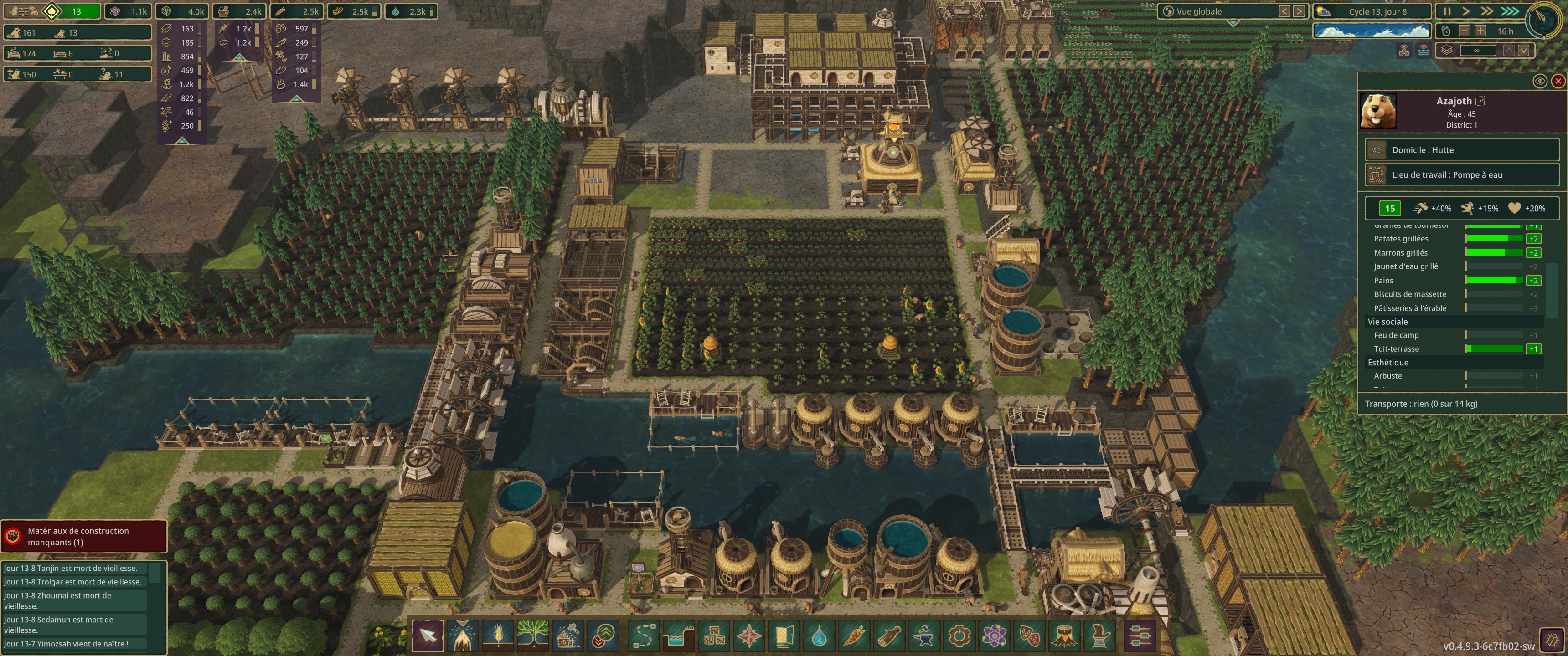Switch to next district view arrow
1568x656 pixels.
(1299, 11)
